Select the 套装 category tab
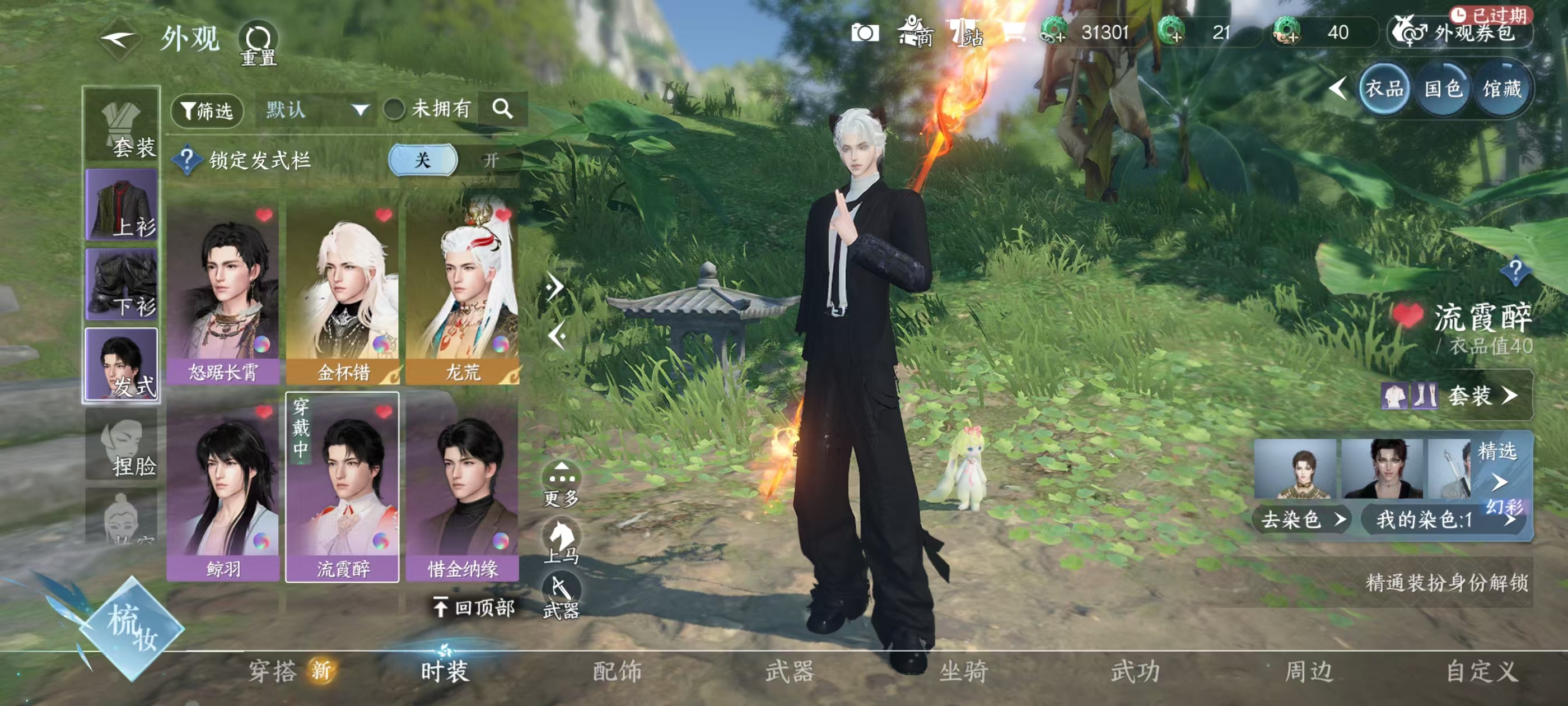 pos(122,127)
